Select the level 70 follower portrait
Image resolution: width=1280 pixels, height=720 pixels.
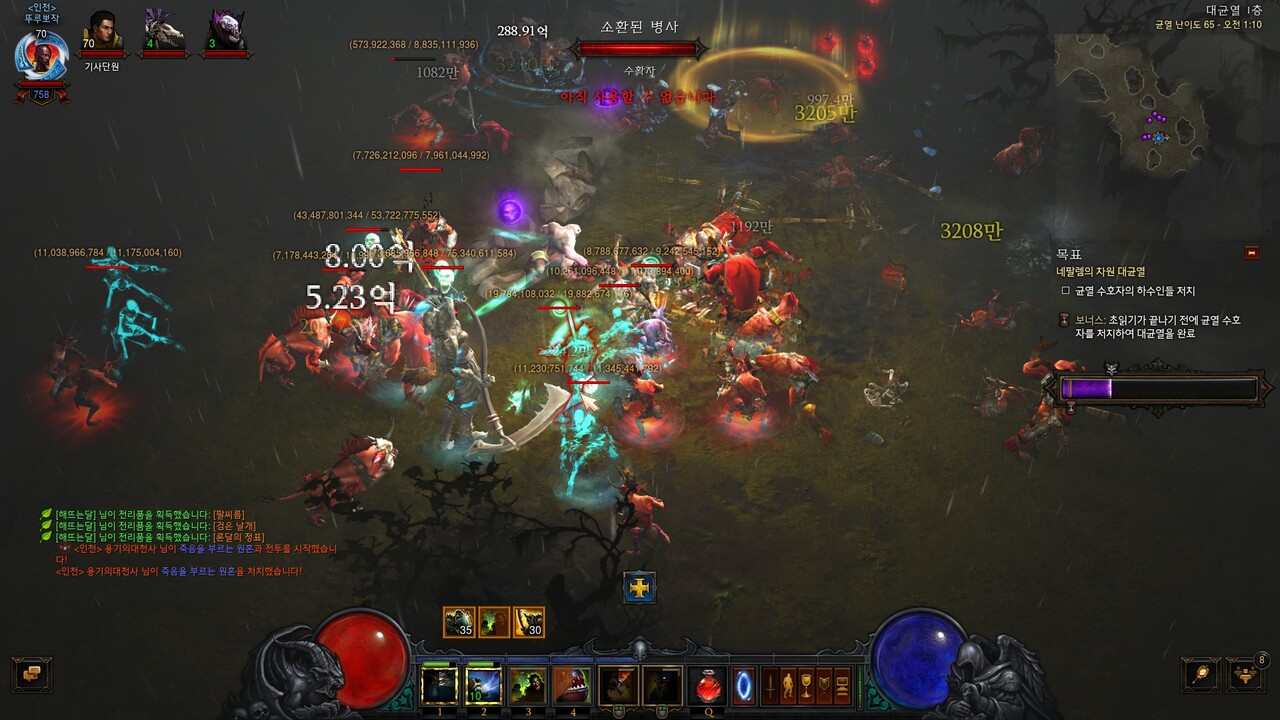pos(102,32)
